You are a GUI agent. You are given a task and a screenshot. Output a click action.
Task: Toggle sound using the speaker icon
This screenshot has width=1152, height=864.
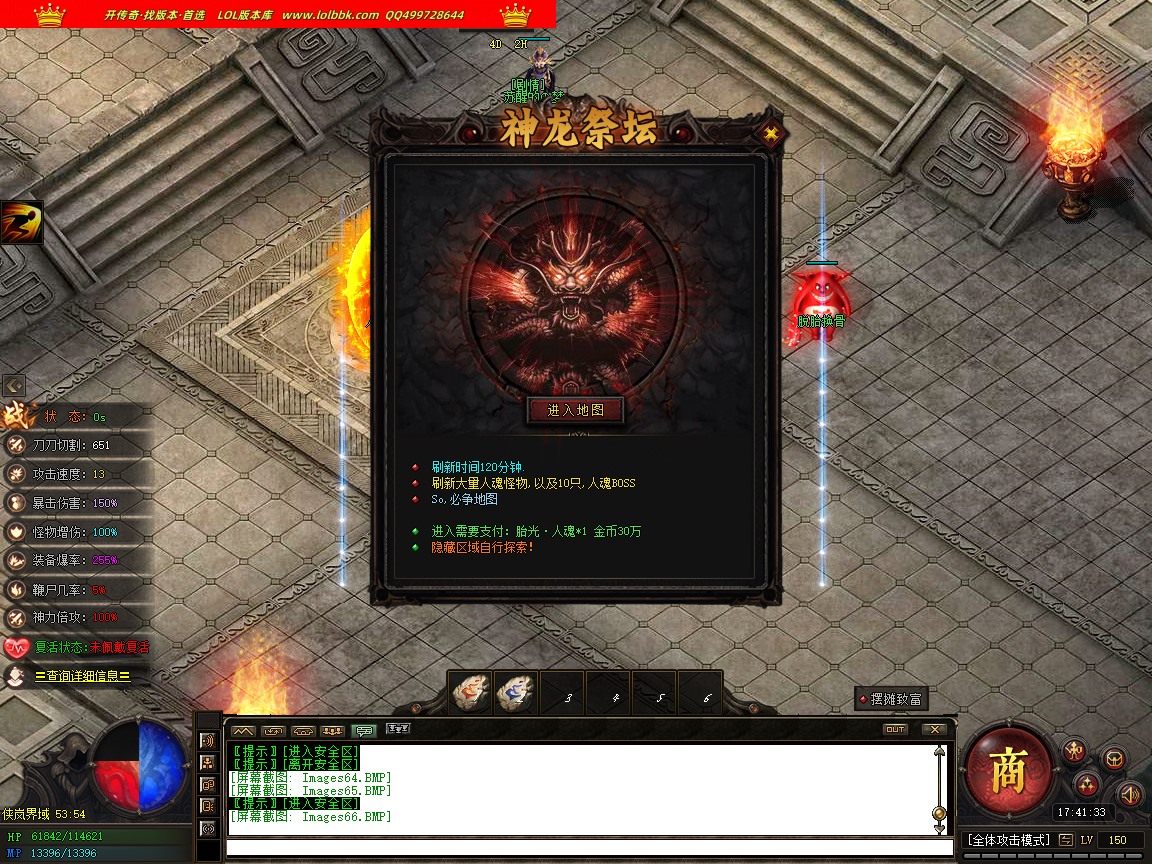click(1129, 795)
